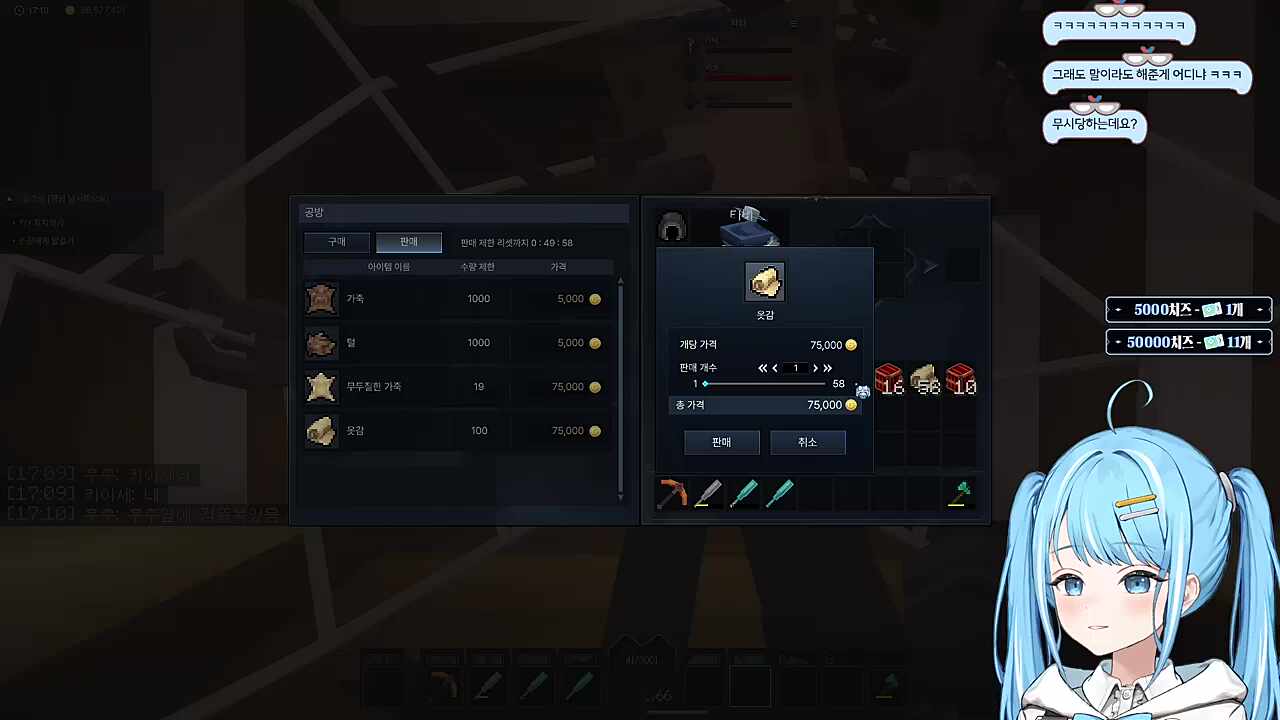Click the 옷감 cloth icon in sell dialog
The image size is (1280, 720).
point(765,281)
